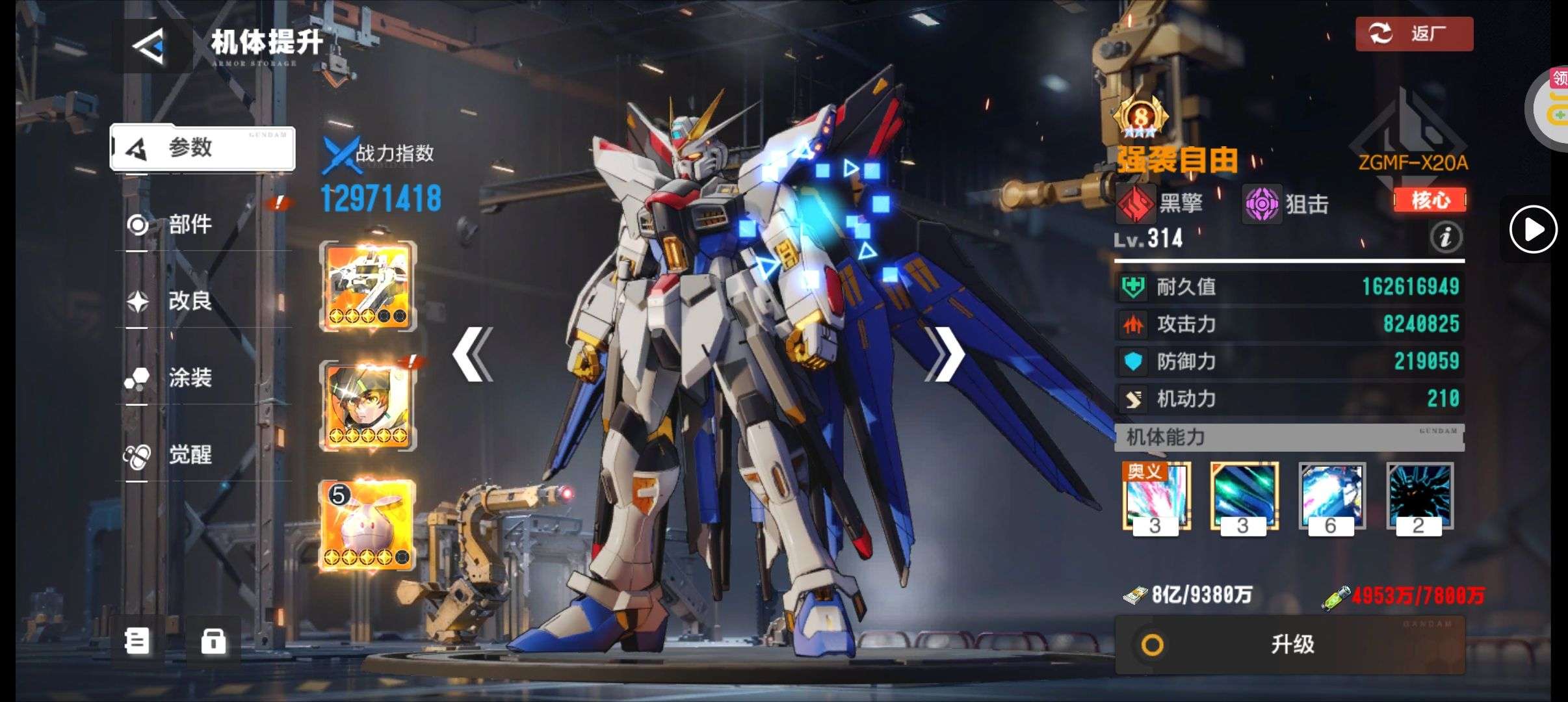The height and width of the screenshot is (702, 1568).
Task: Click the 升级 upgrade button
Action: click(x=1290, y=645)
